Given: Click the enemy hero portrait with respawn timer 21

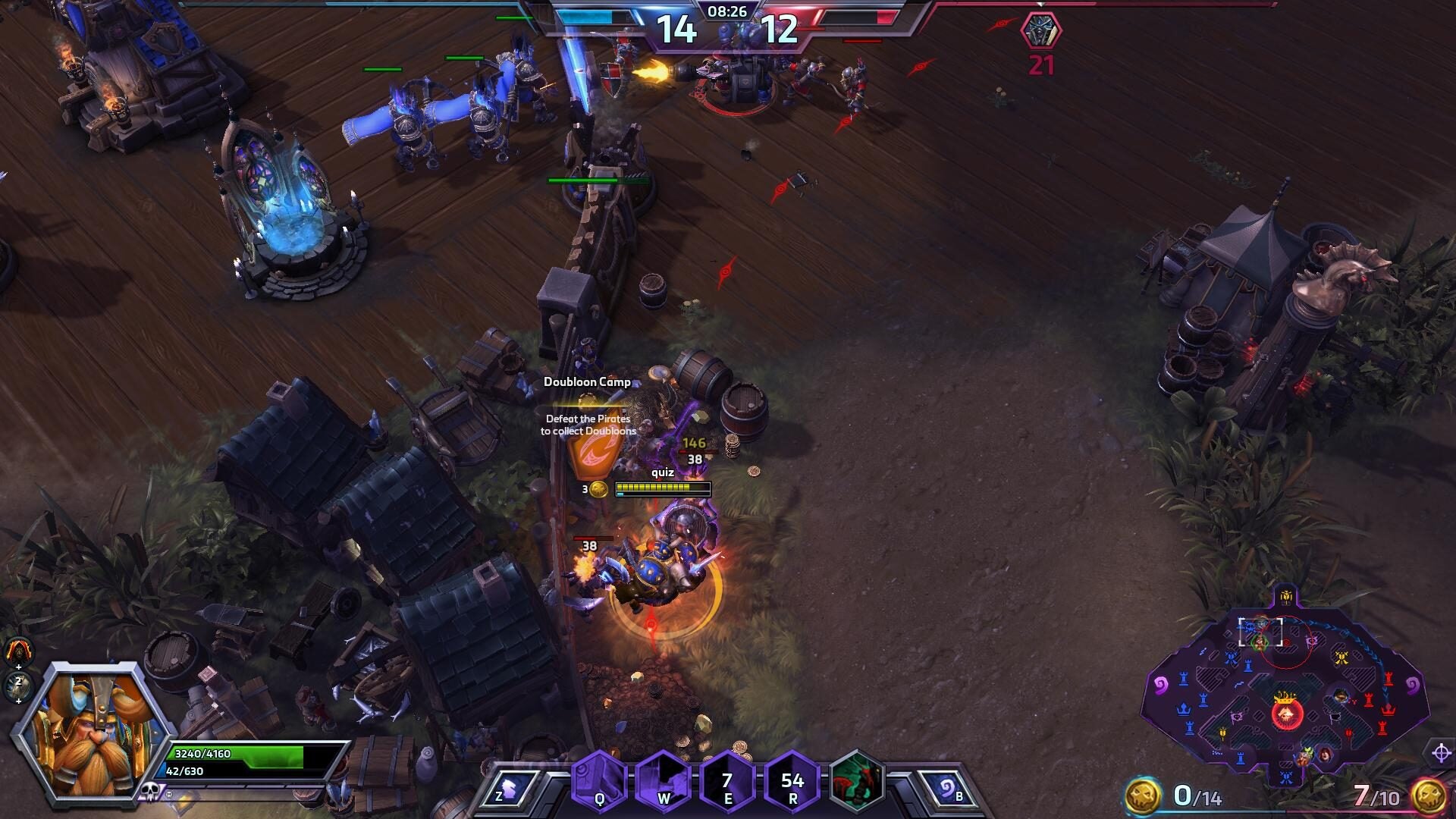Looking at the screenshot, I should pos(1041,31).
